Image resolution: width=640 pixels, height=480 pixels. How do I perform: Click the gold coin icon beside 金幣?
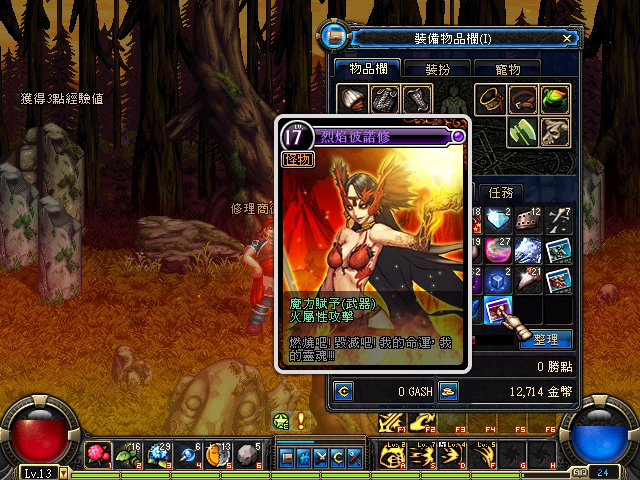pos(448,390)
